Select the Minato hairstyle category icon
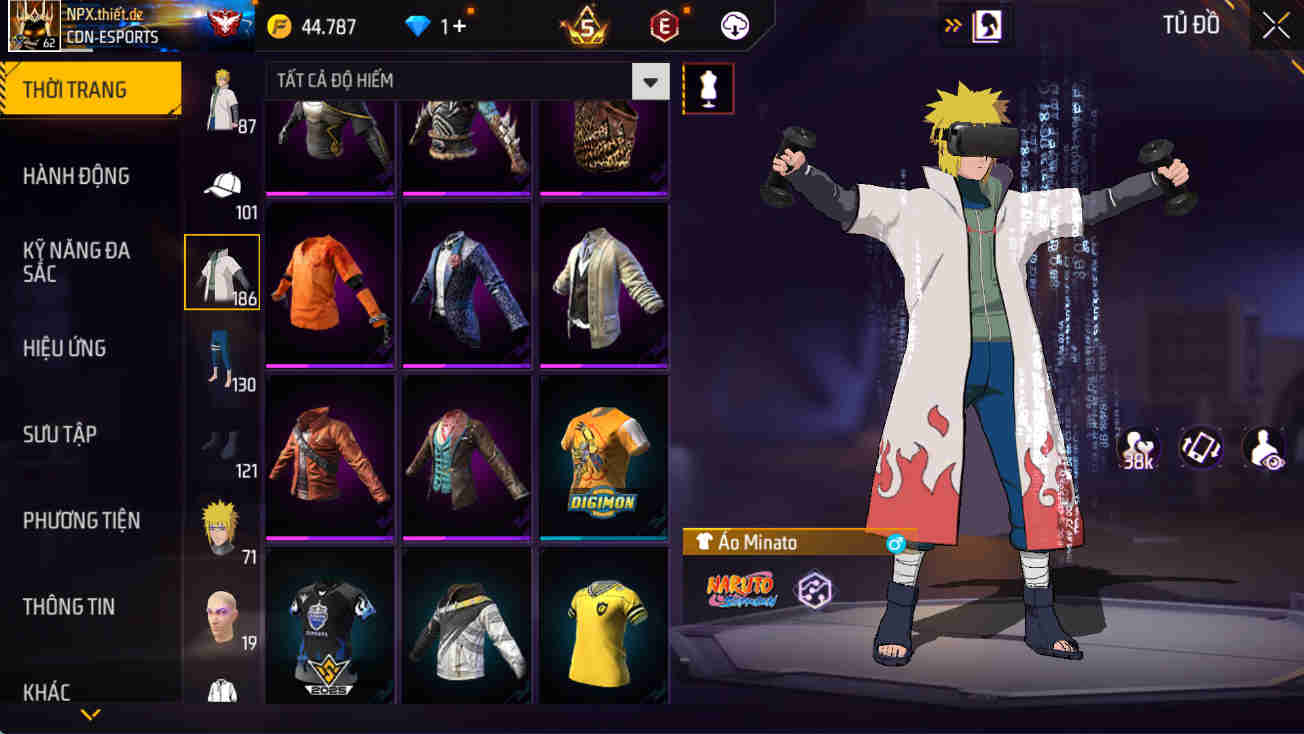Screen dimensions: 1304x734 (222, 525)
